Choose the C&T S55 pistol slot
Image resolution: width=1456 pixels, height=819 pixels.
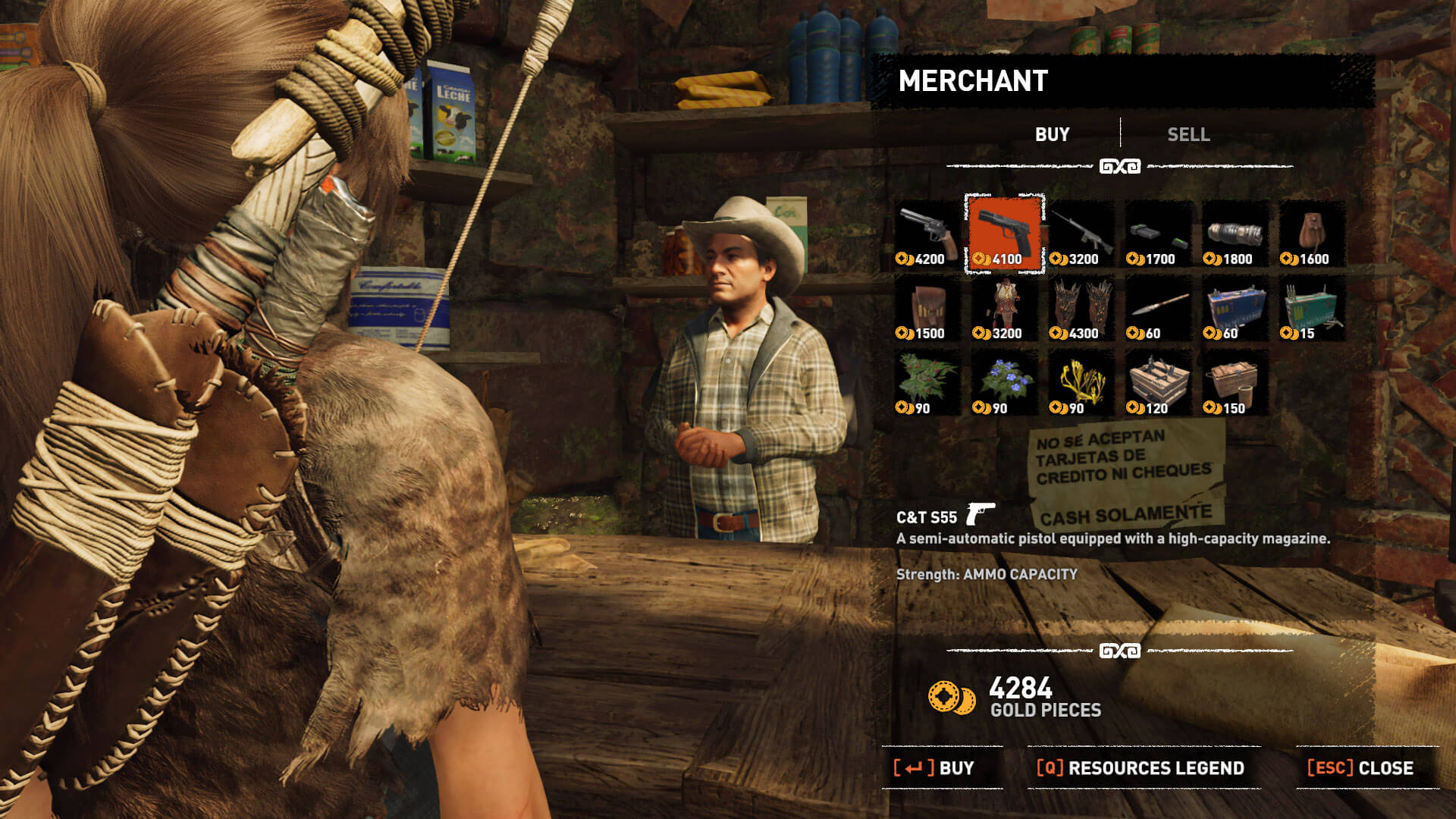[x=1004, y=233]
